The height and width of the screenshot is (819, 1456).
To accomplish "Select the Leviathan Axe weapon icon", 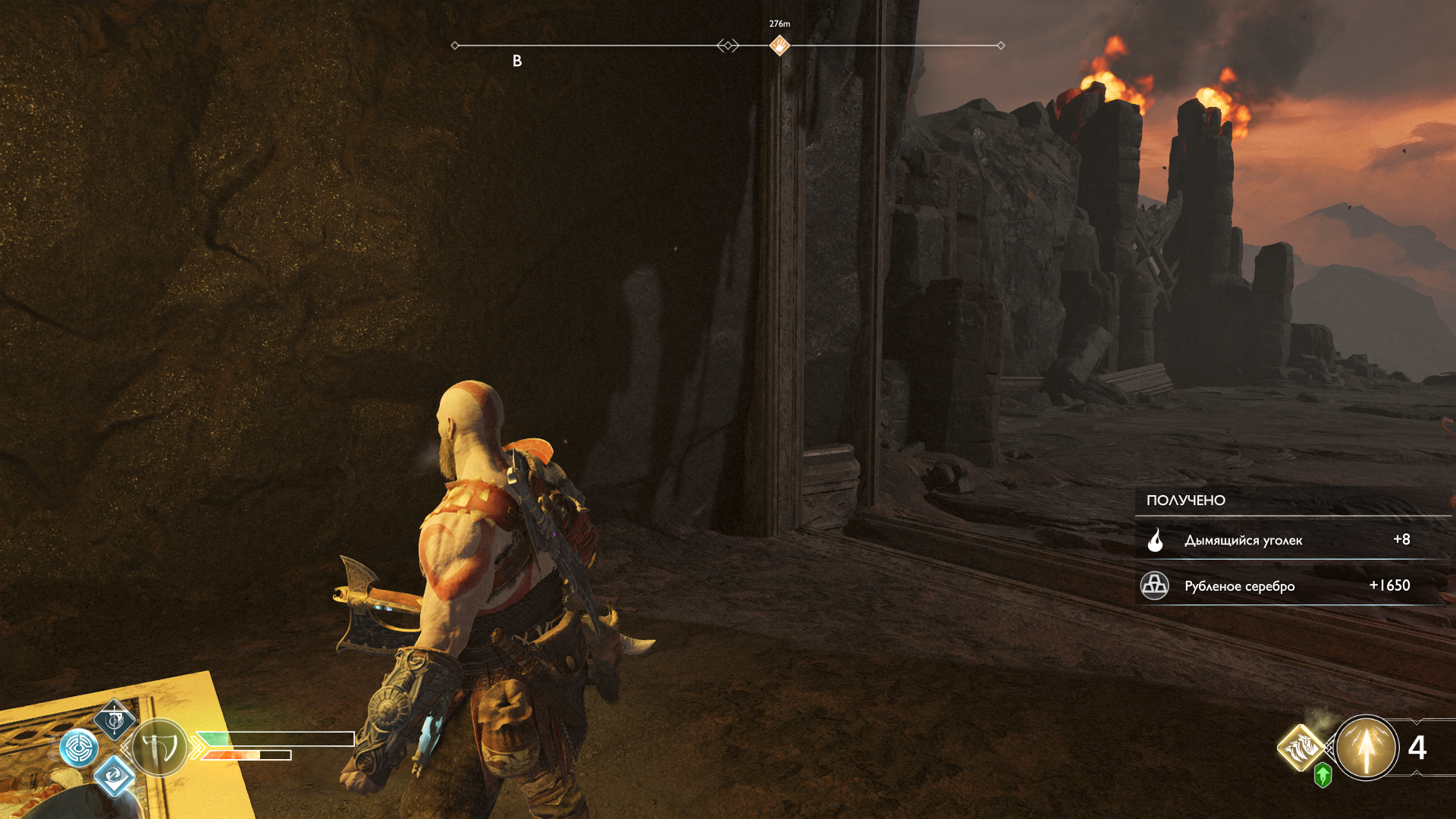I will tap(159, 748).
